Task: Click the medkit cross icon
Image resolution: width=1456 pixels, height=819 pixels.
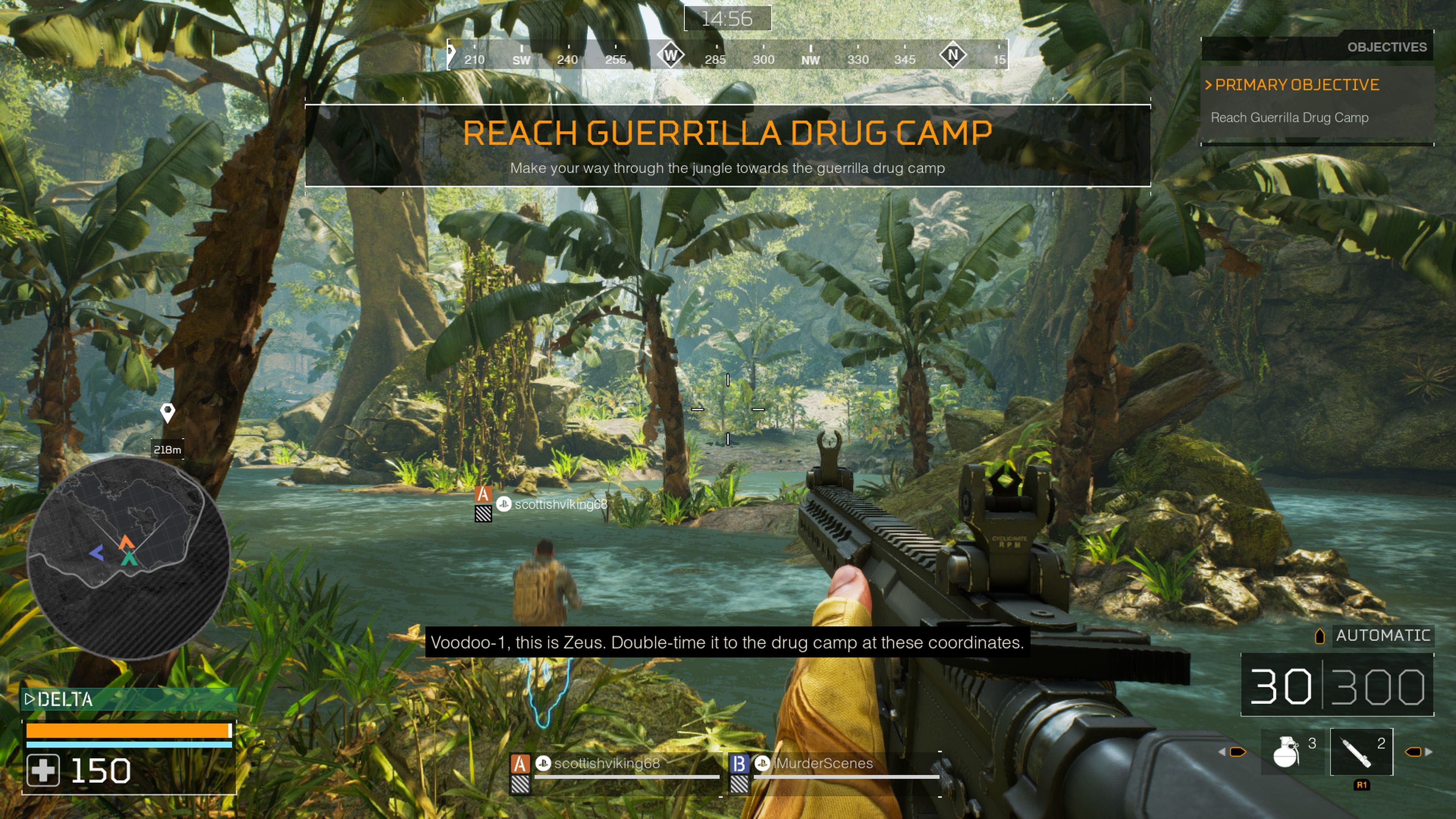Action: (x=43, y=771)
